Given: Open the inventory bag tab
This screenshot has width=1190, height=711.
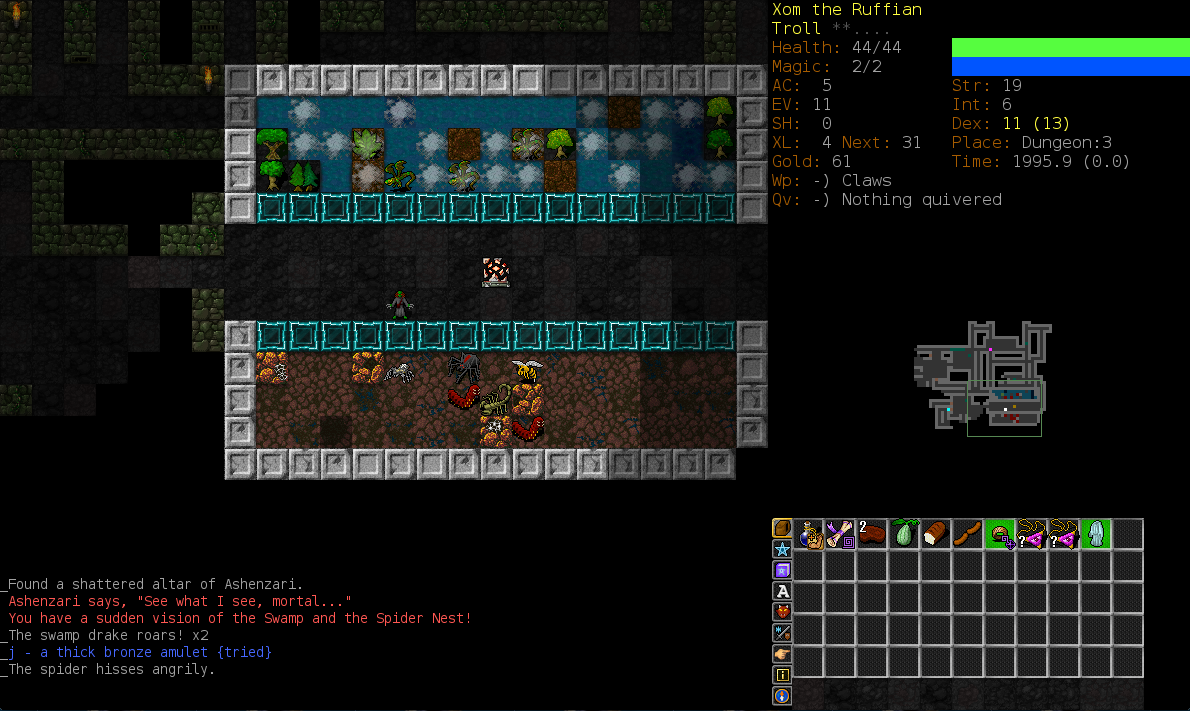Looking at the screenshot, I should point(782,528).
